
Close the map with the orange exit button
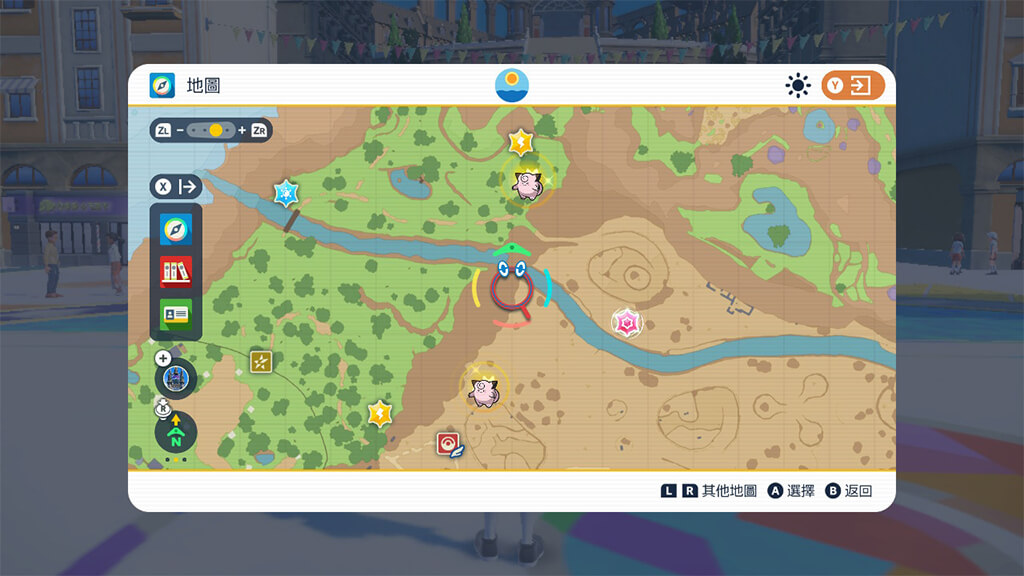click(853, 86)
